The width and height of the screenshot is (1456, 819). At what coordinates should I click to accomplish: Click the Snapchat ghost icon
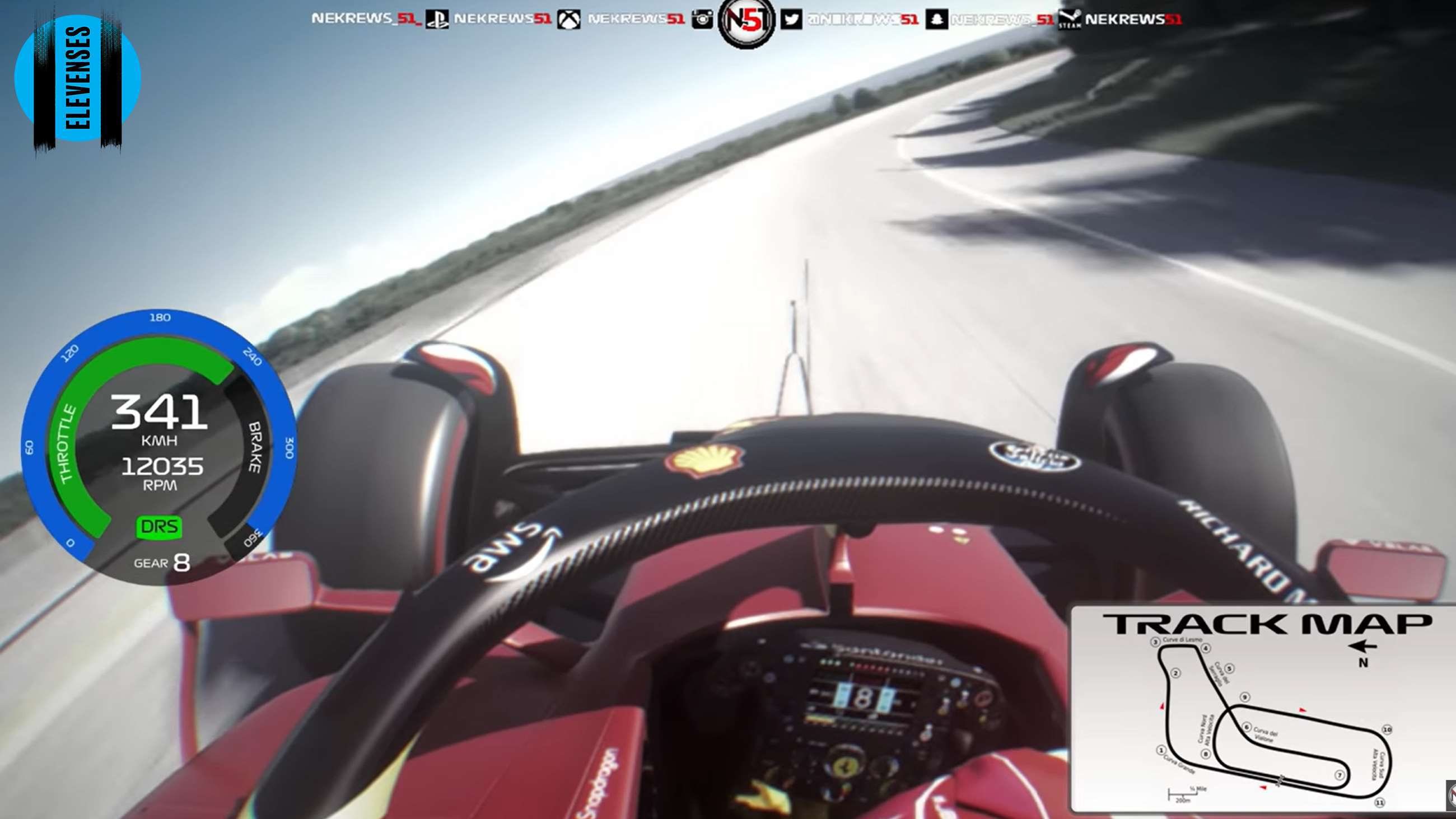(x=938, y=18)
